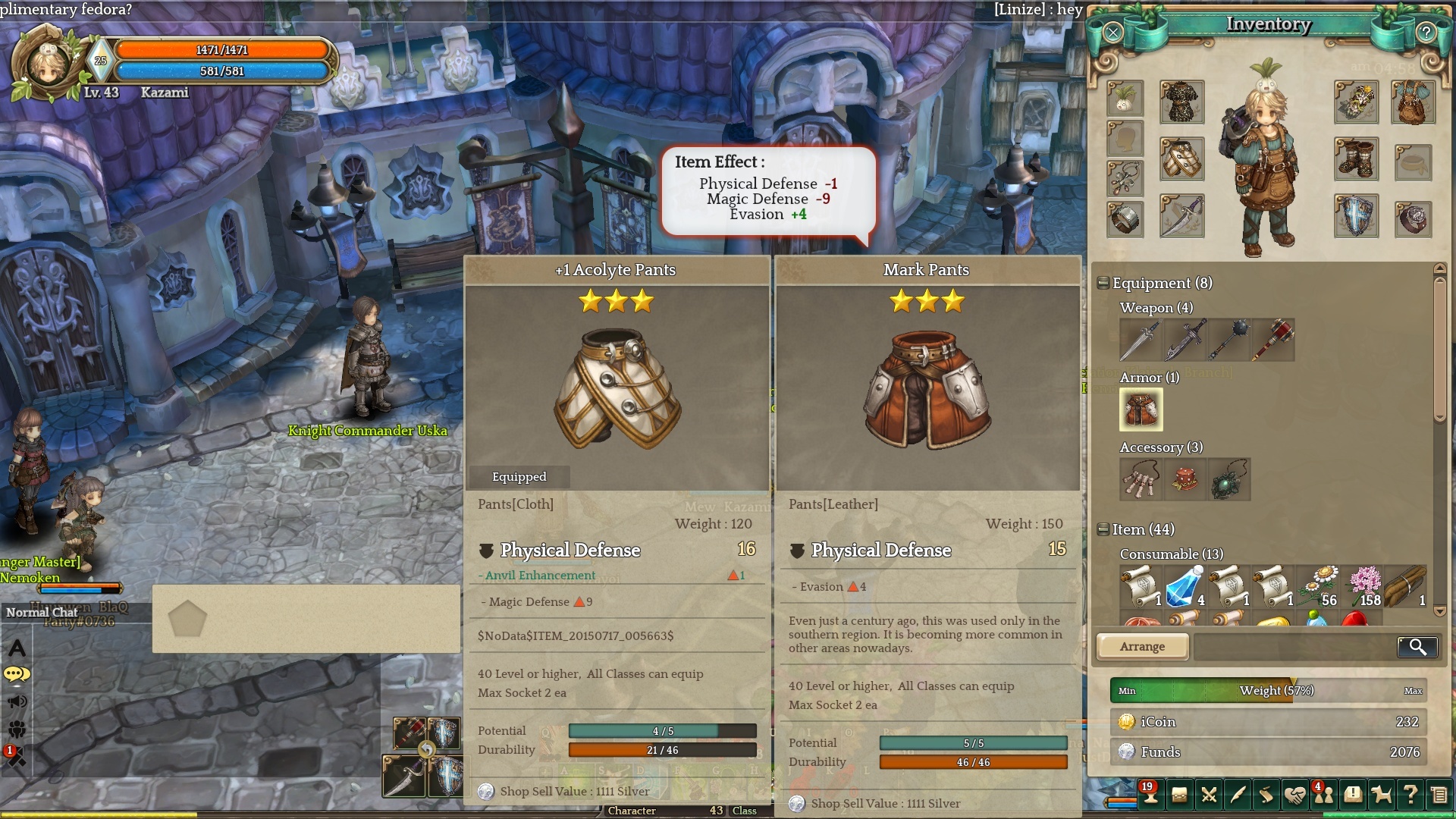Open the question mark help menu icon

[x=1410, y=795]
